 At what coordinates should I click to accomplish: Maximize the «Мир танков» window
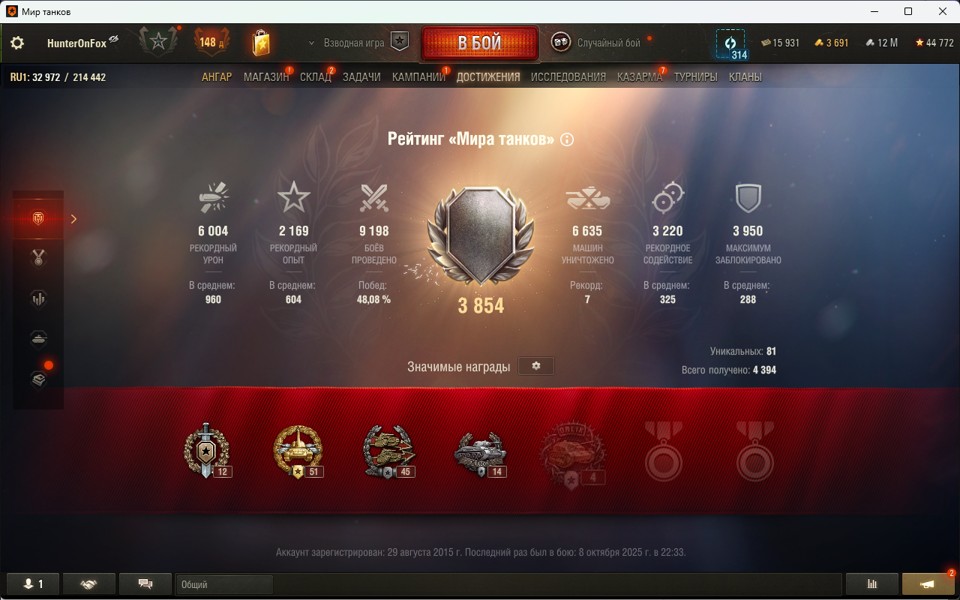[908, 11]
